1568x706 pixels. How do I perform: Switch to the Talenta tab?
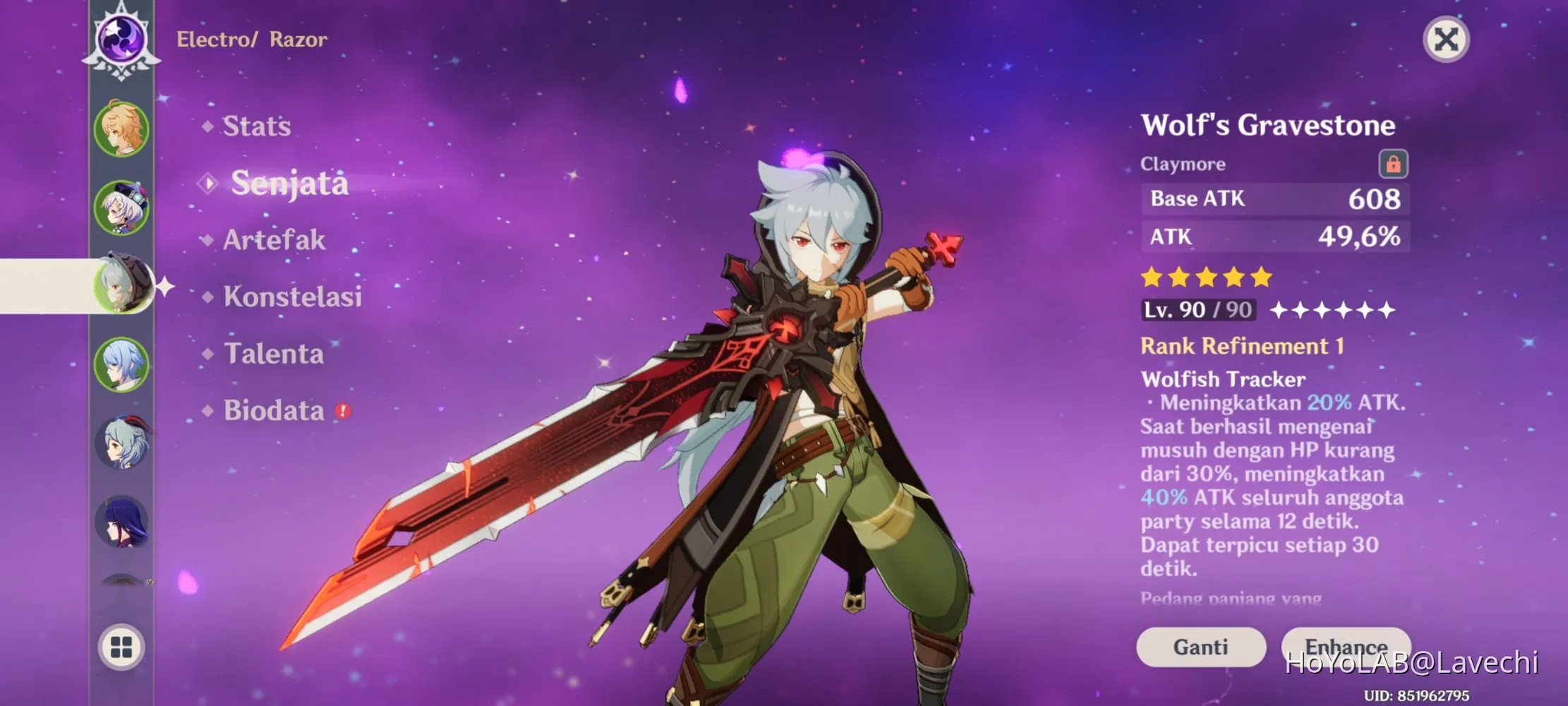[x=273, y=354]
